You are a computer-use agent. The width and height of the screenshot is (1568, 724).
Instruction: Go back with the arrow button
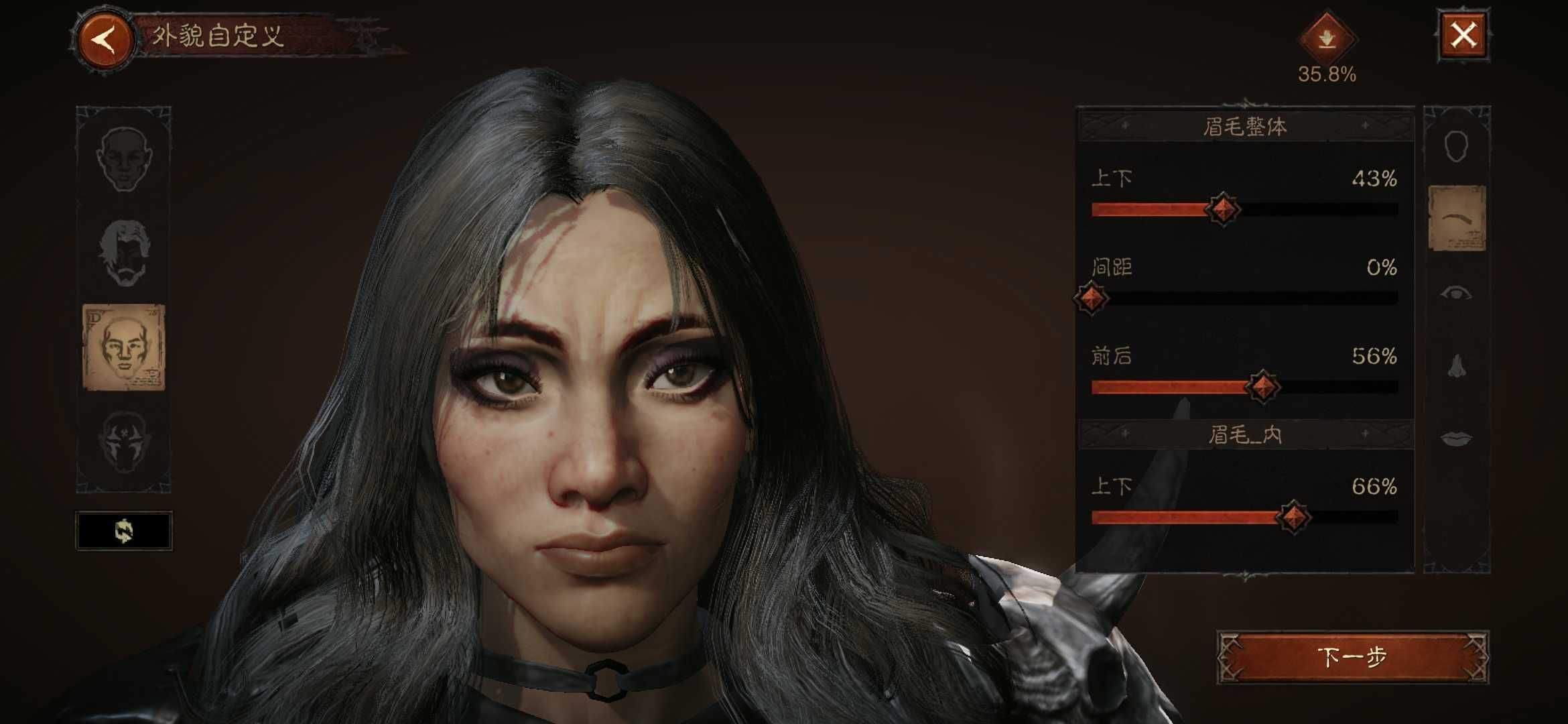[x=105, y=39]
